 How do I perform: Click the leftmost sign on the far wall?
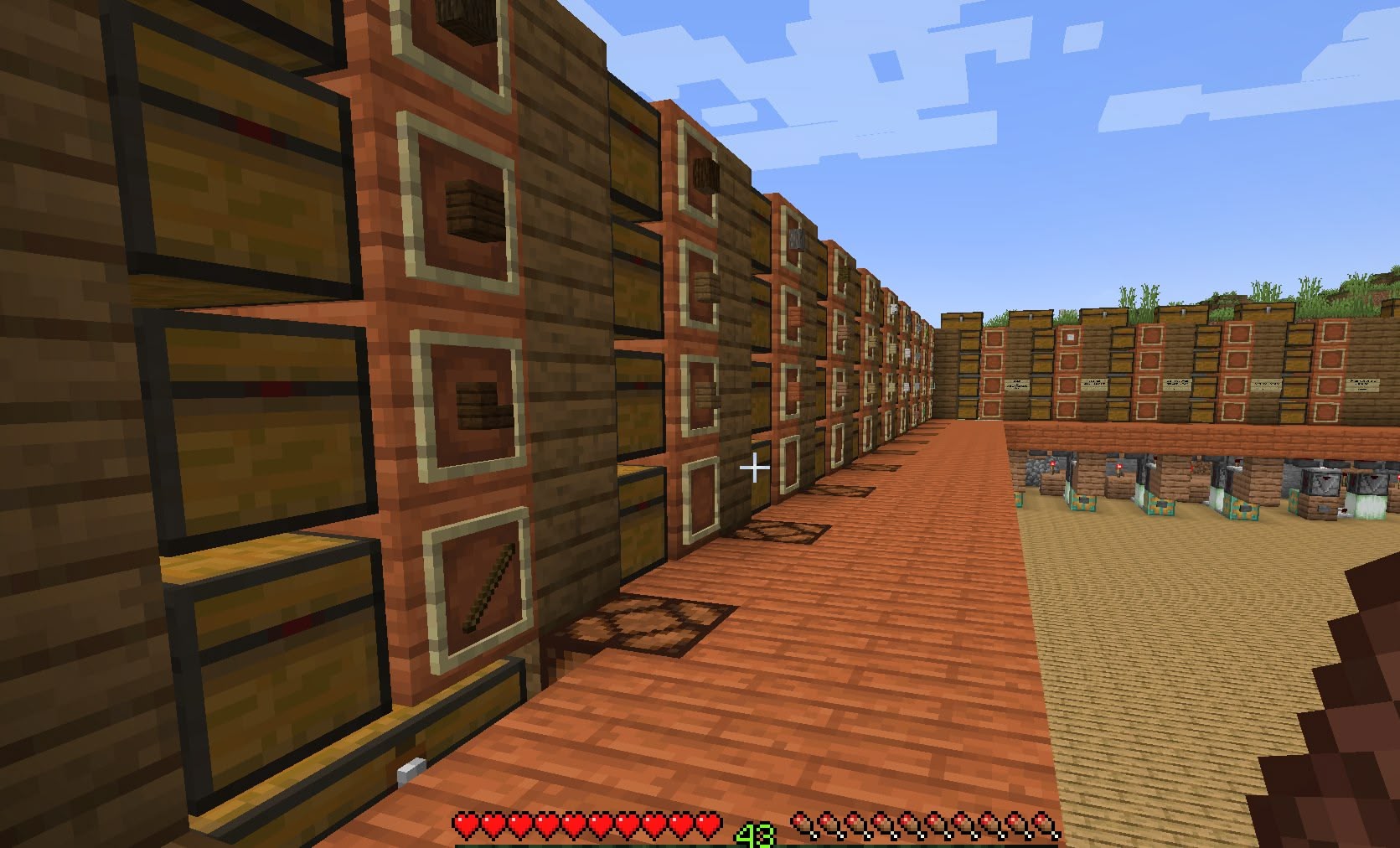tap(1015, 383)
